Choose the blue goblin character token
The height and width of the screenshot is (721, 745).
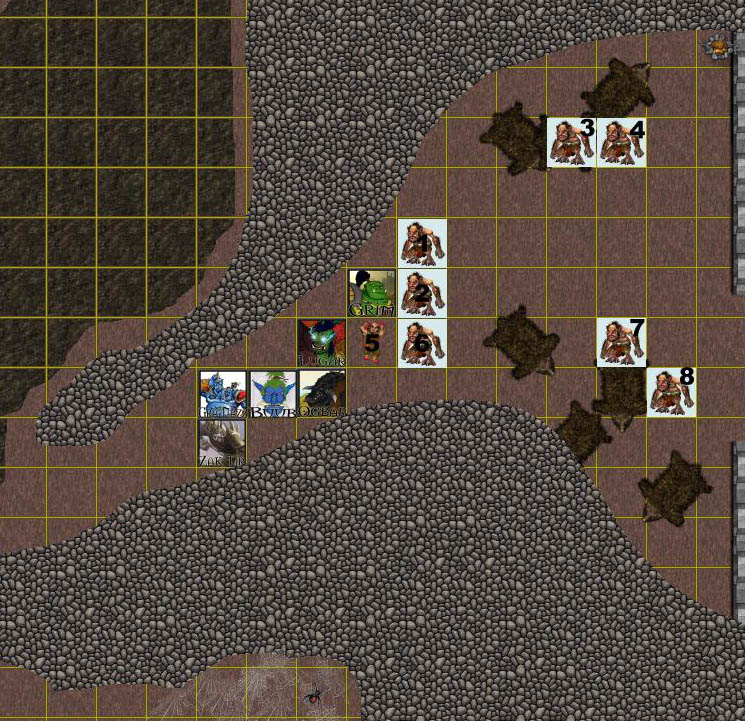pos(272,393)
